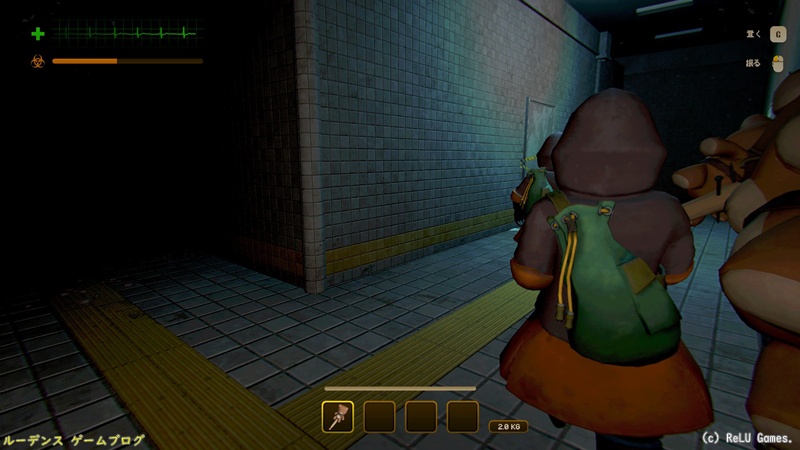The image size is (800, 450).
Task: Select the teddy bear stick hotbar slot
Action: pos(338,416)
